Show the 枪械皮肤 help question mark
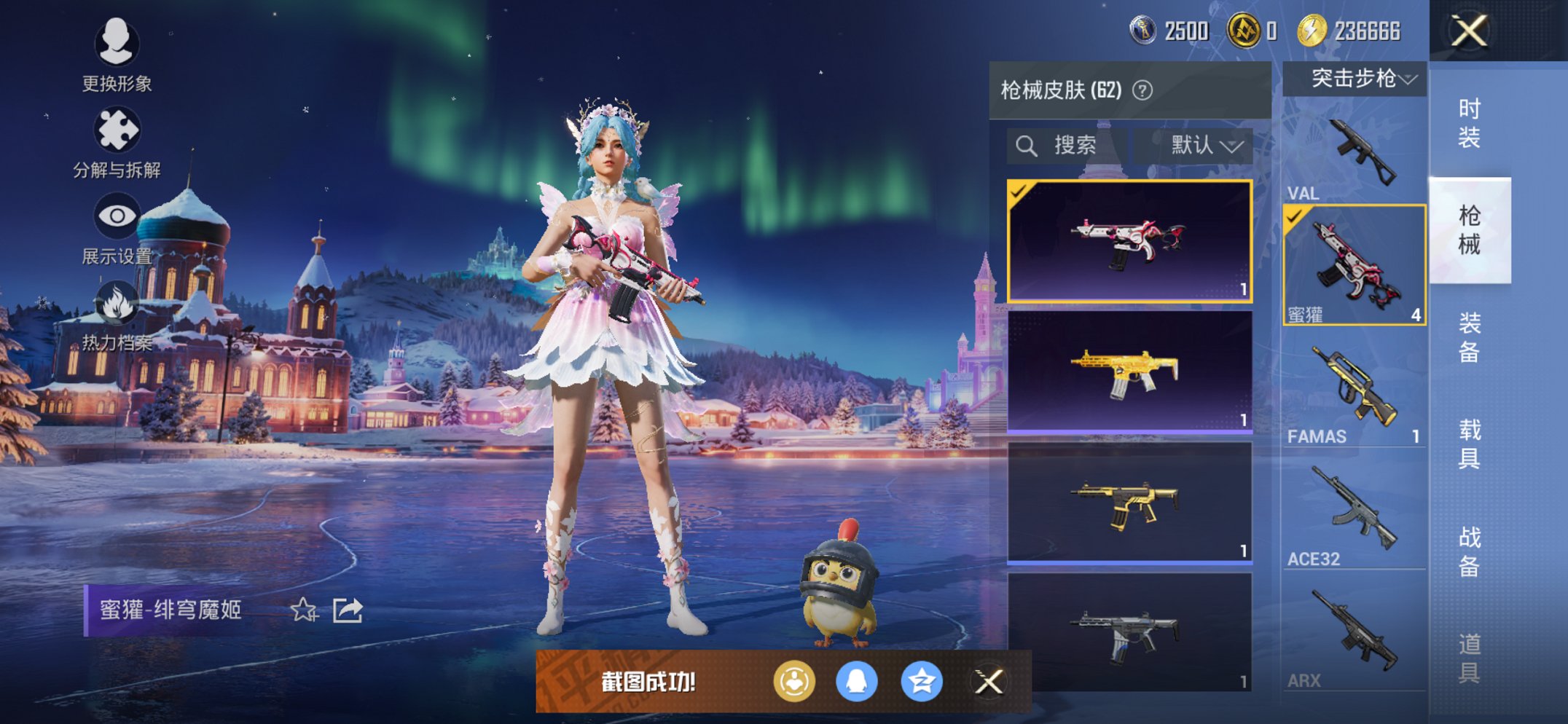Image resolution: width=1568 pixels, height=724 pixels. 1142,90
